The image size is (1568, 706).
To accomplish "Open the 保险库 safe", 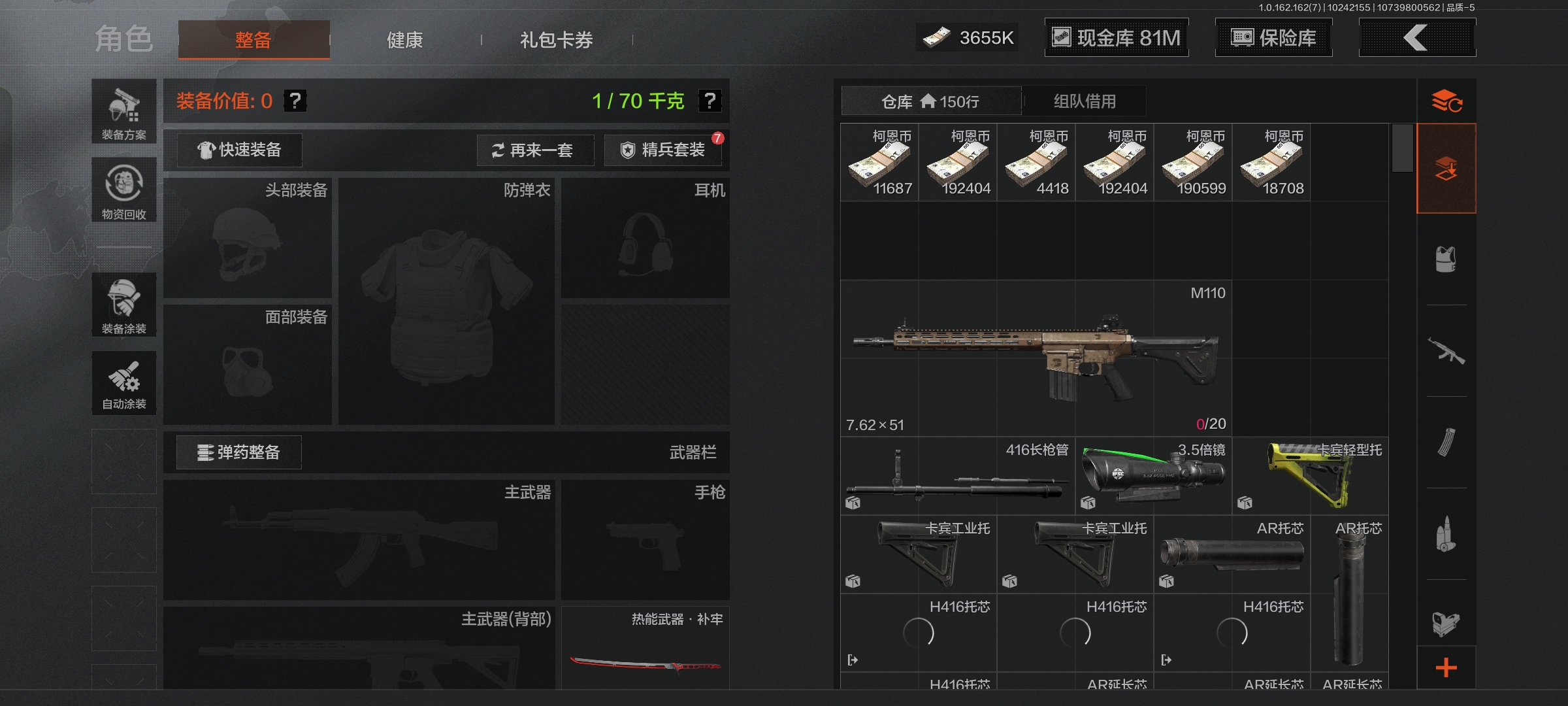I will [x=1273, y=38].
